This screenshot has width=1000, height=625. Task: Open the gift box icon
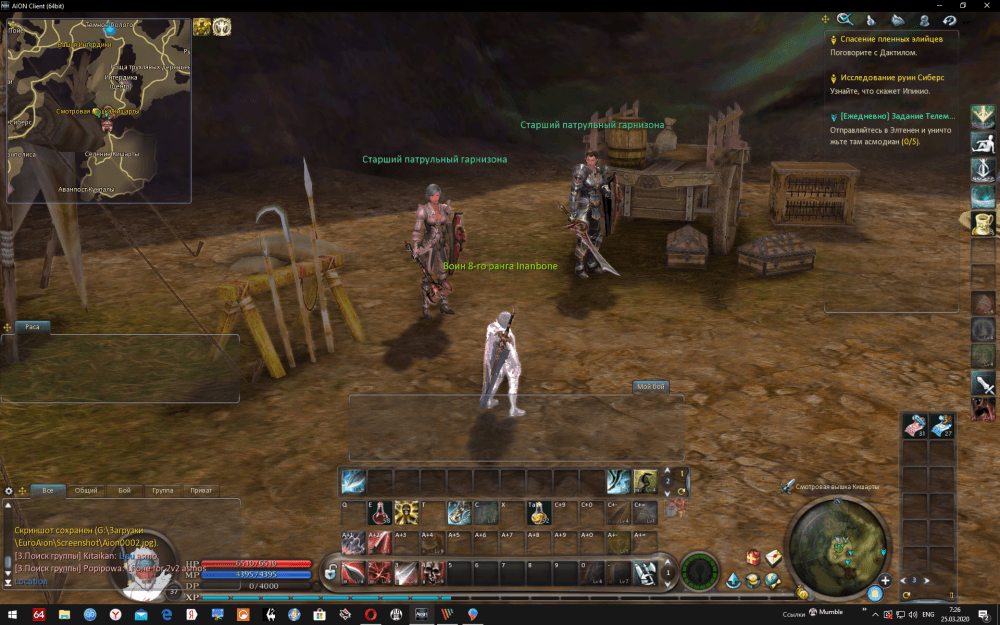(752, 558)
